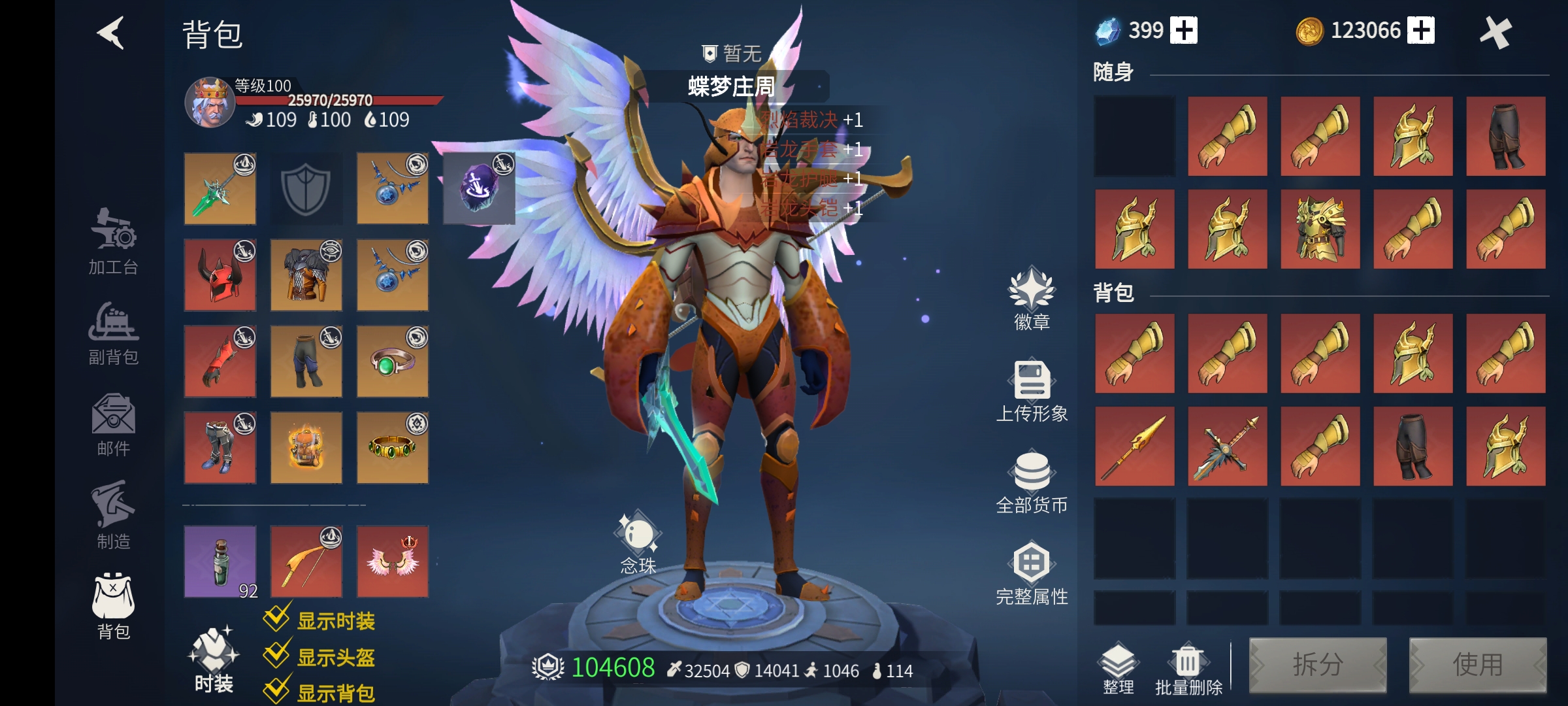The height and width of the screenshot is (706, 1568).
Task: View 完整属性 full attributes
Action: tap(1032, 573)
